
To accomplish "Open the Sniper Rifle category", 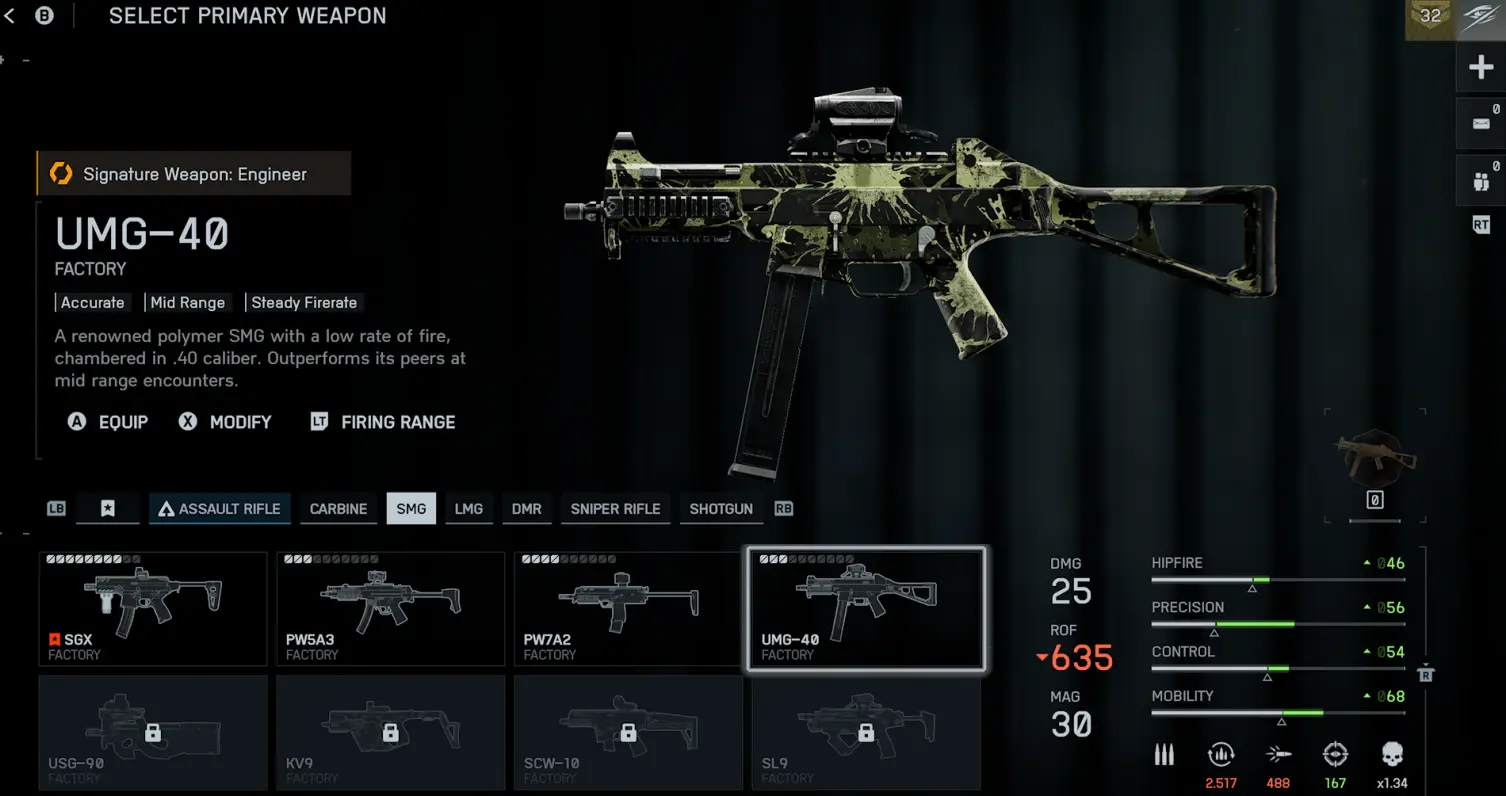I will (615, 509).
